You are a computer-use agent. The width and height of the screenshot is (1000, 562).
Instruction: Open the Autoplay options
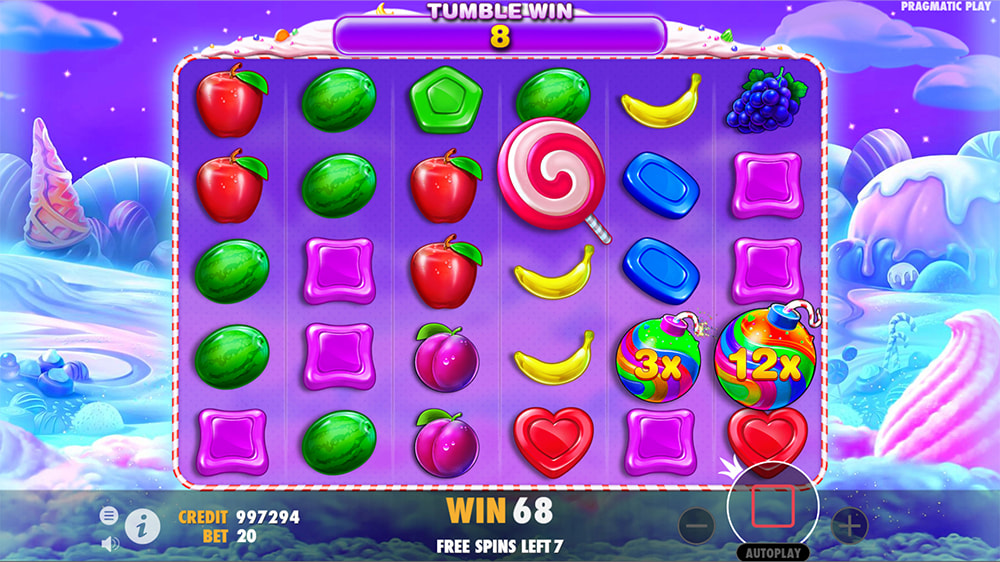772,552
